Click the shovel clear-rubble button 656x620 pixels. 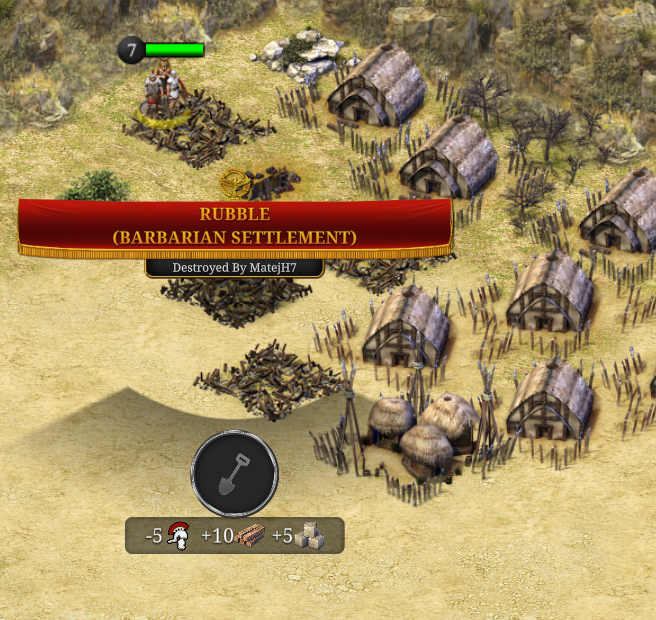[235, 473]
